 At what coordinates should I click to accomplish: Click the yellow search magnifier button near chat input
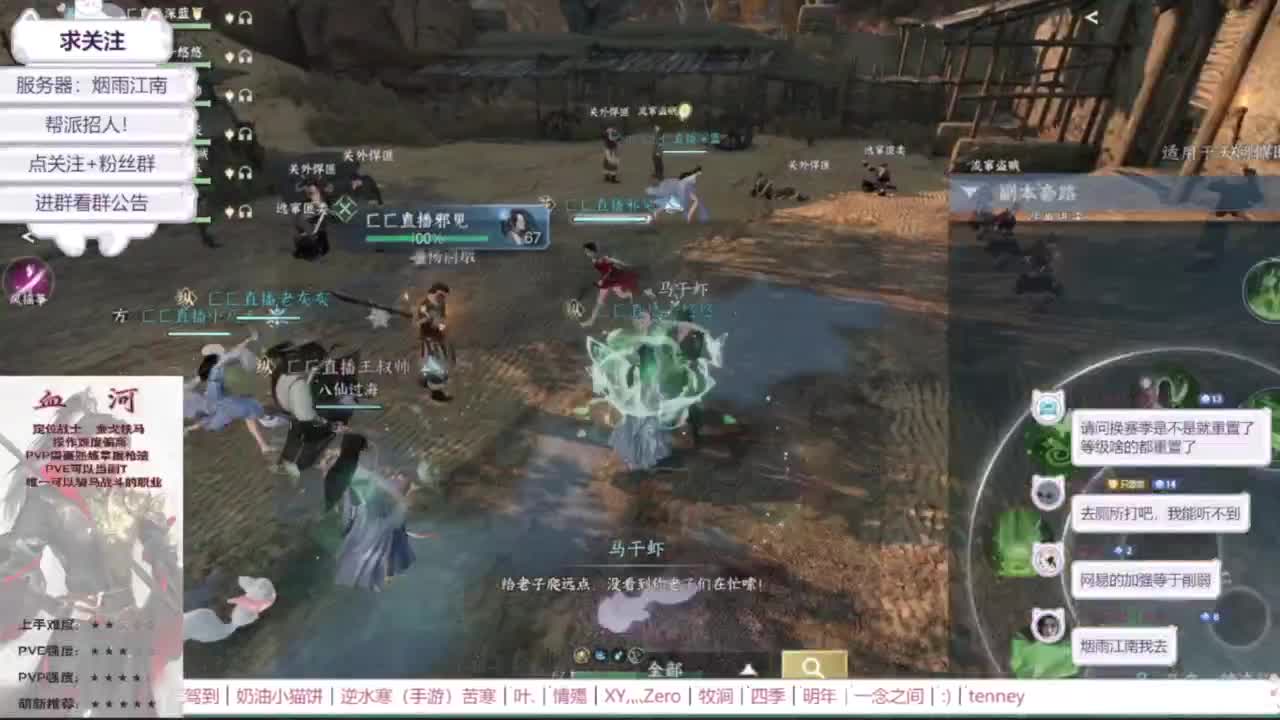[x=815, y=662]
